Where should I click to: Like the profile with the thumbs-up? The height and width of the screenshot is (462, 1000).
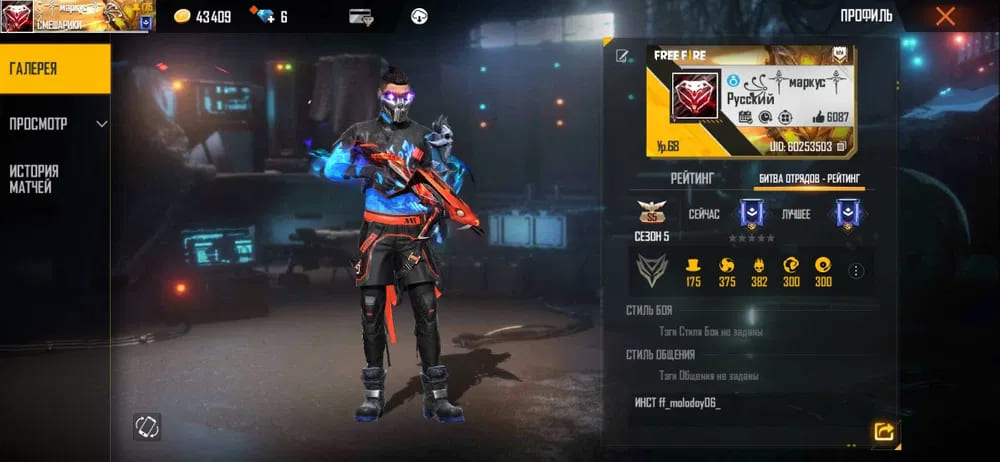click(x=819, y=117)
